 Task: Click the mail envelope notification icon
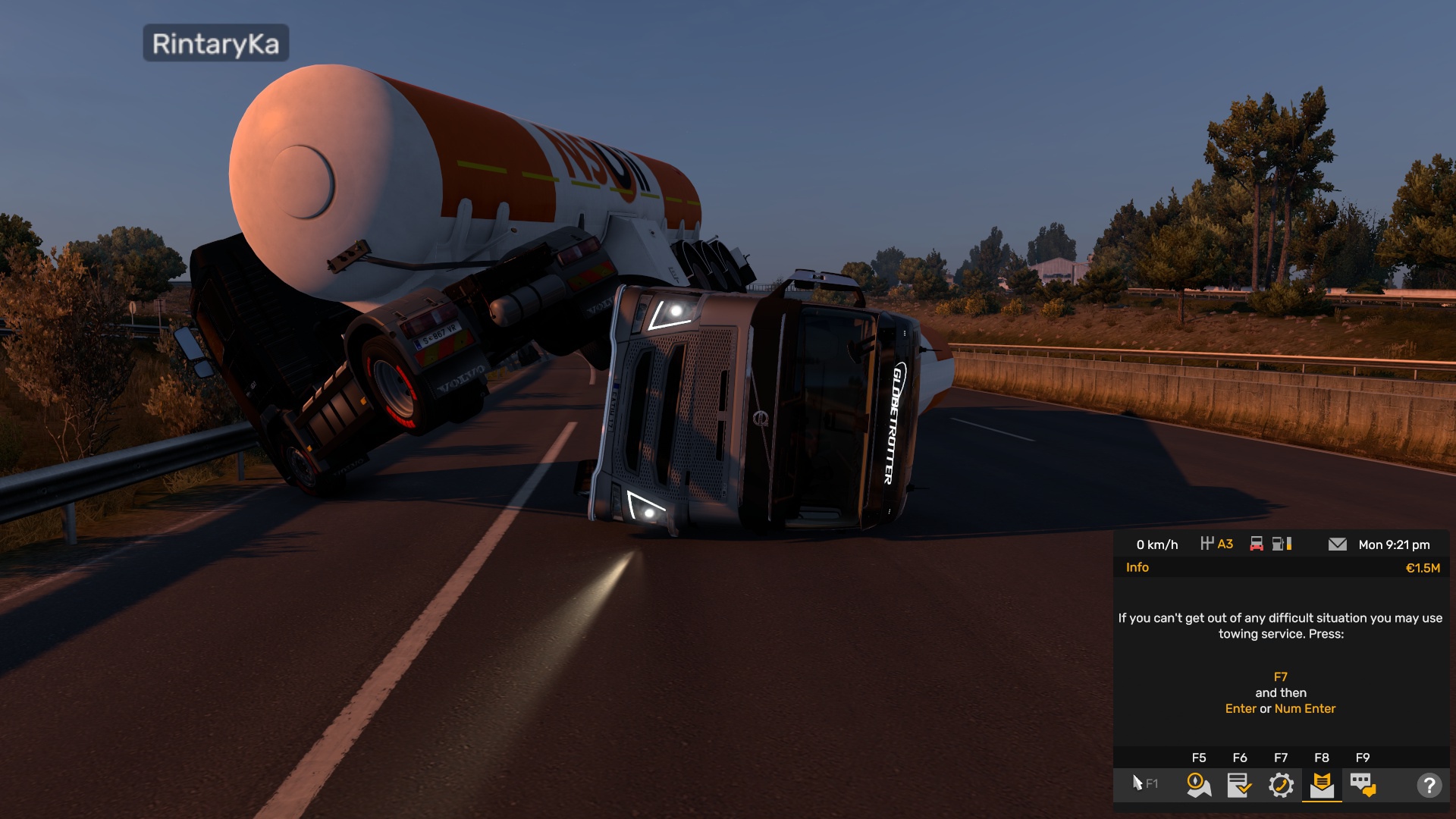coord(1338,544)
